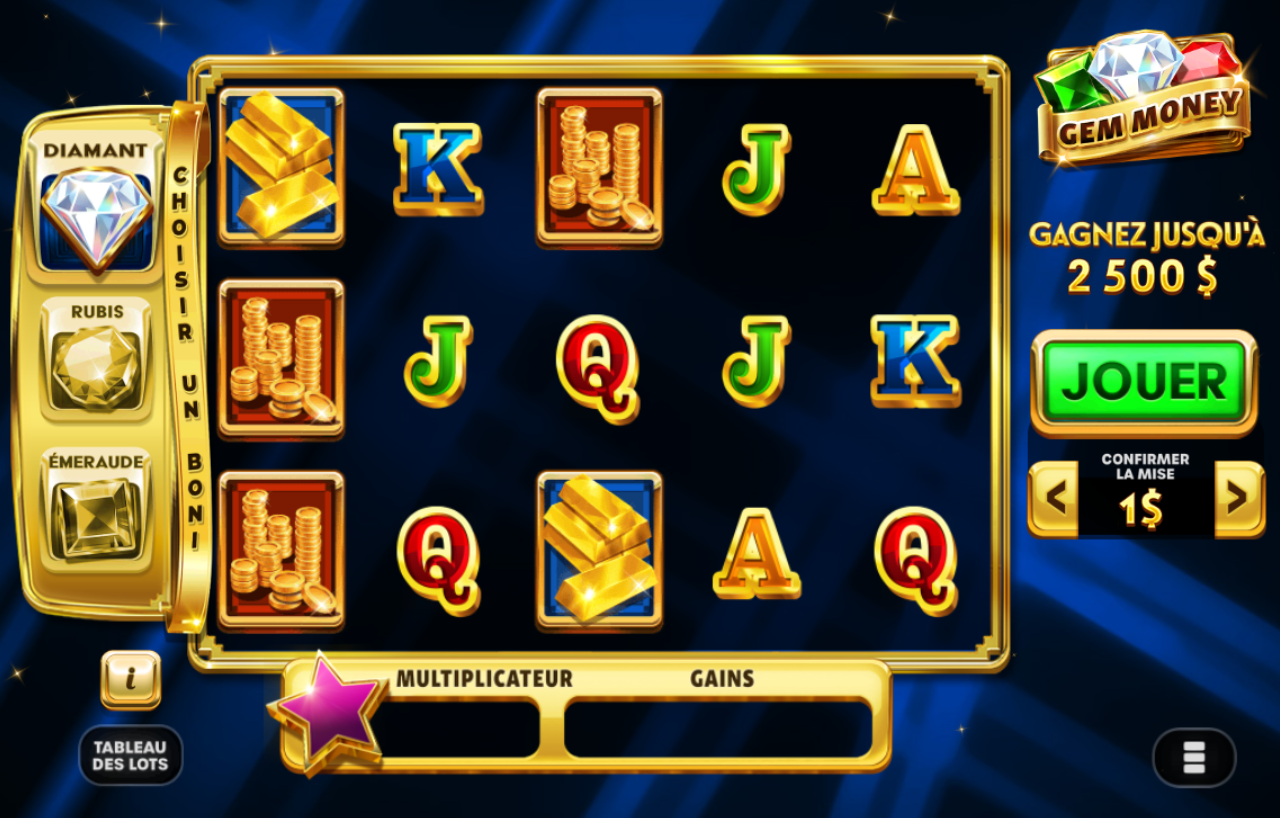Open the Tableau des Lots
1280x818 pixels.
pyautogui.click(x=131, y=753)
